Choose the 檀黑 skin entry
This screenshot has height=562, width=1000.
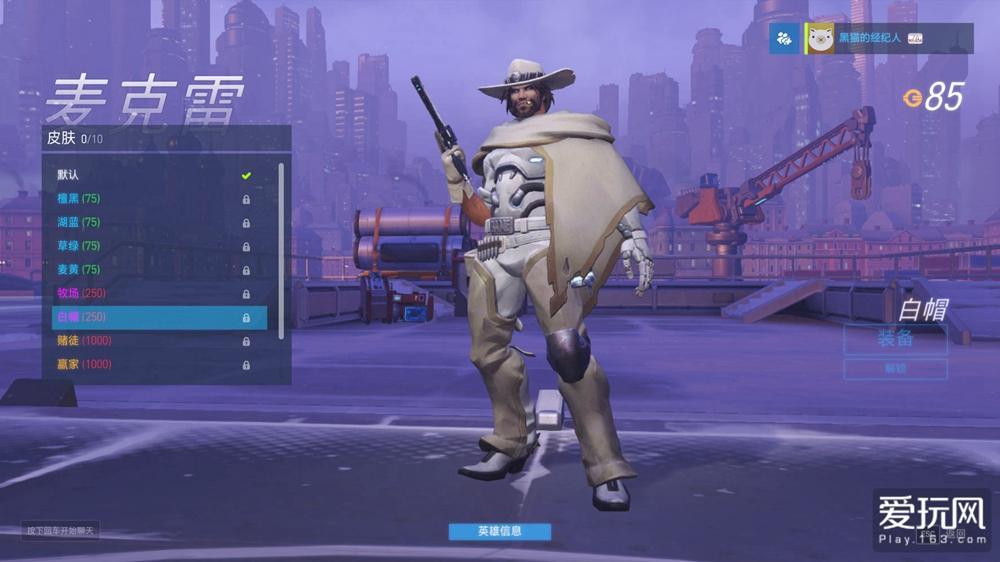(150, 199)
